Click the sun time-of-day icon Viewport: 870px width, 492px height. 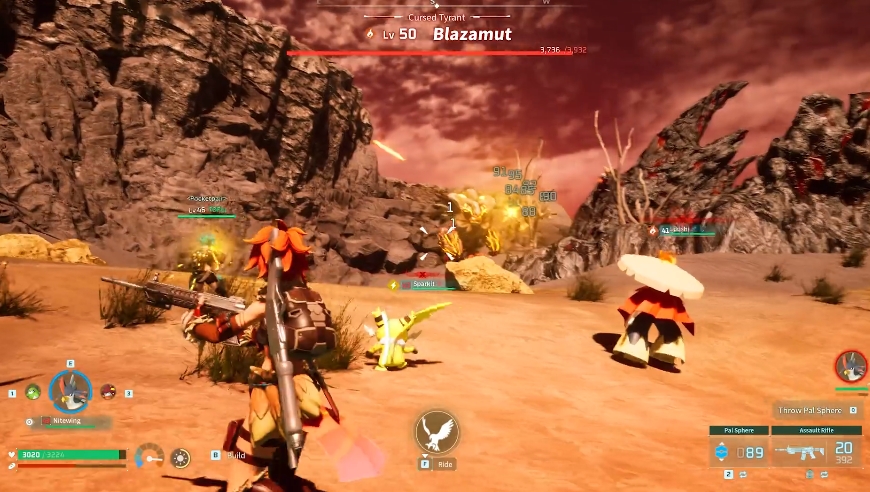[x=180, y=458]
